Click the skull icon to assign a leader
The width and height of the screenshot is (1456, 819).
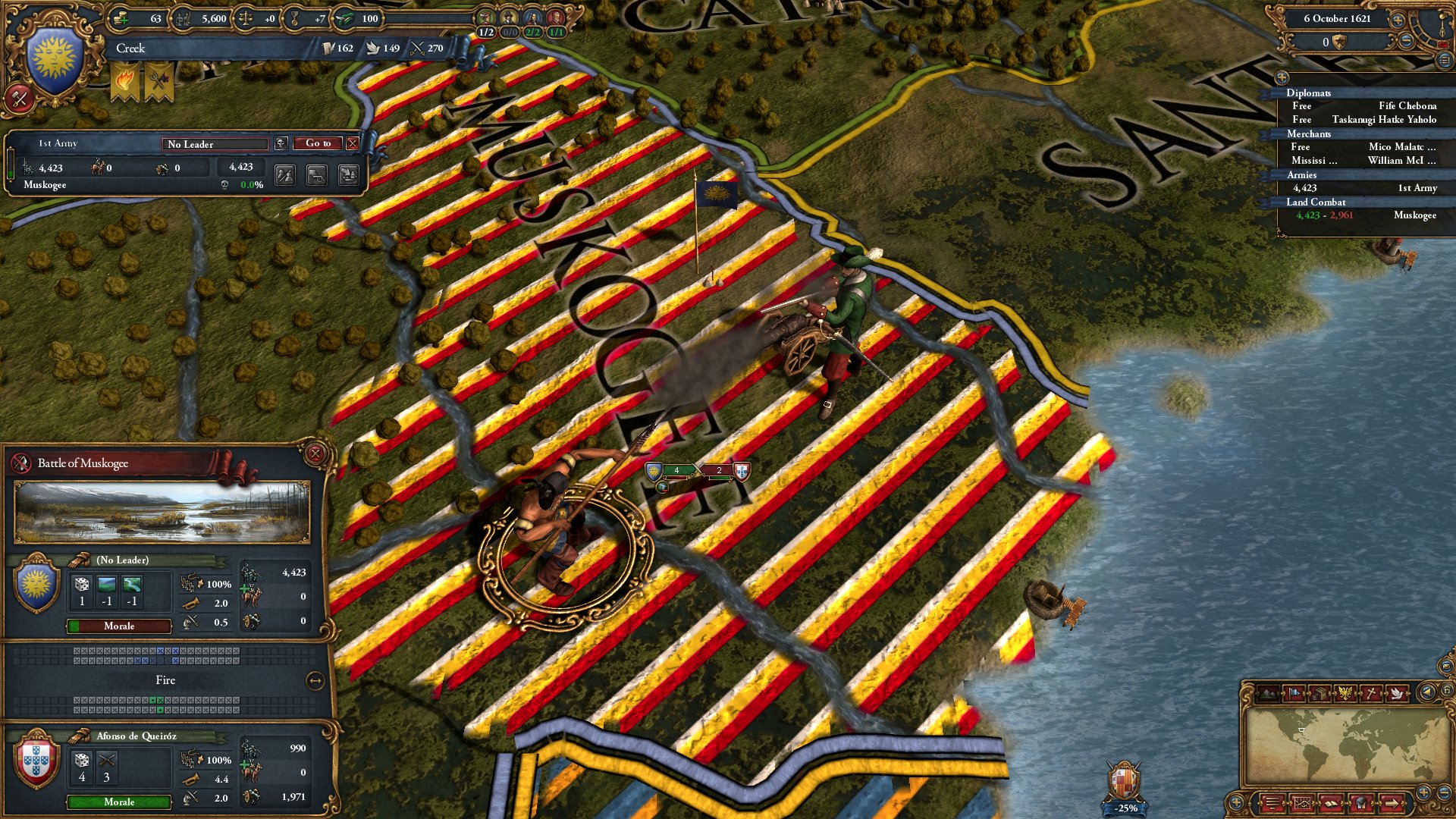coord(280,143)
